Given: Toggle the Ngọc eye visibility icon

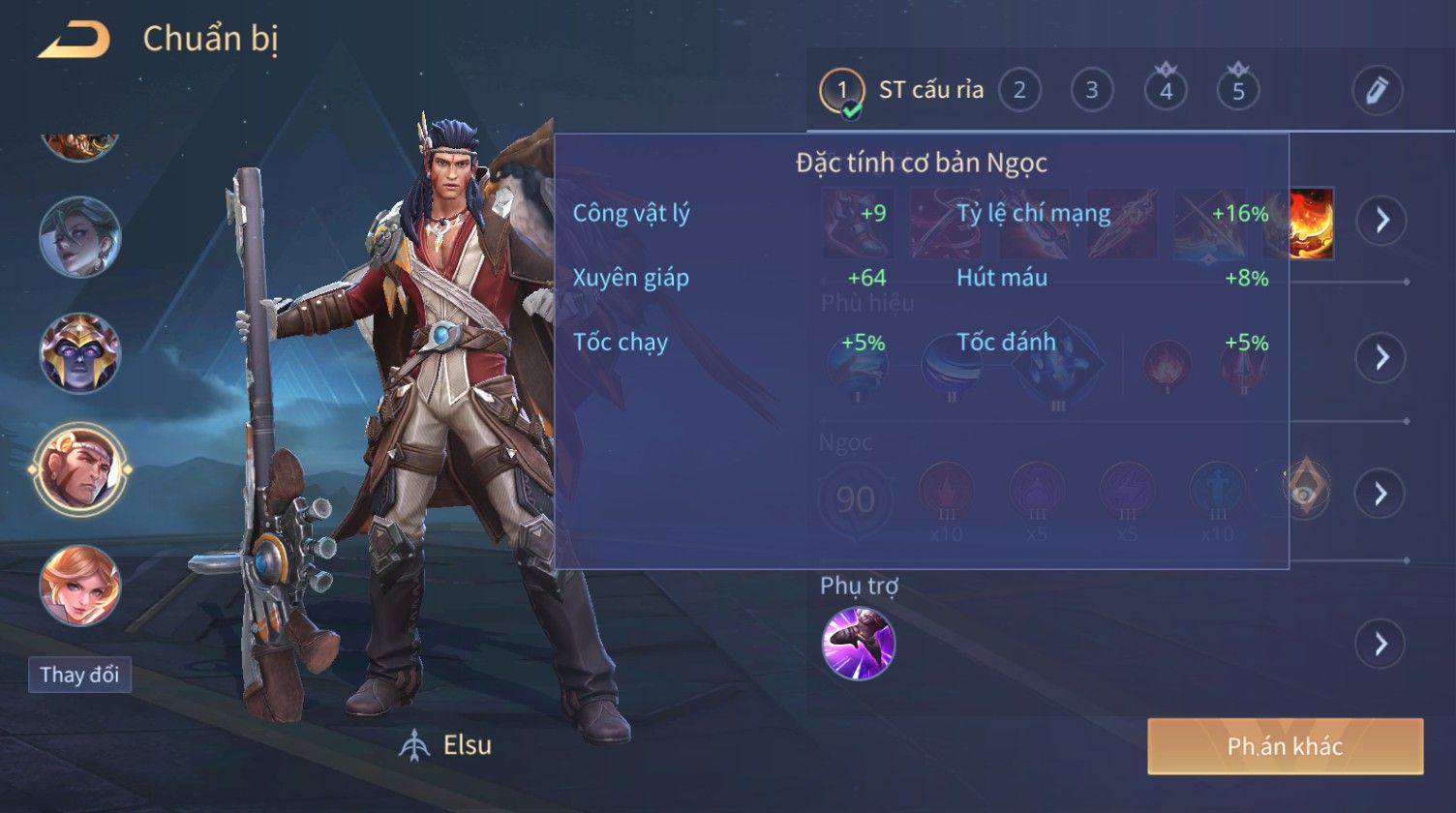Looking at the screenshot, I should click(x=1305, y=487).
